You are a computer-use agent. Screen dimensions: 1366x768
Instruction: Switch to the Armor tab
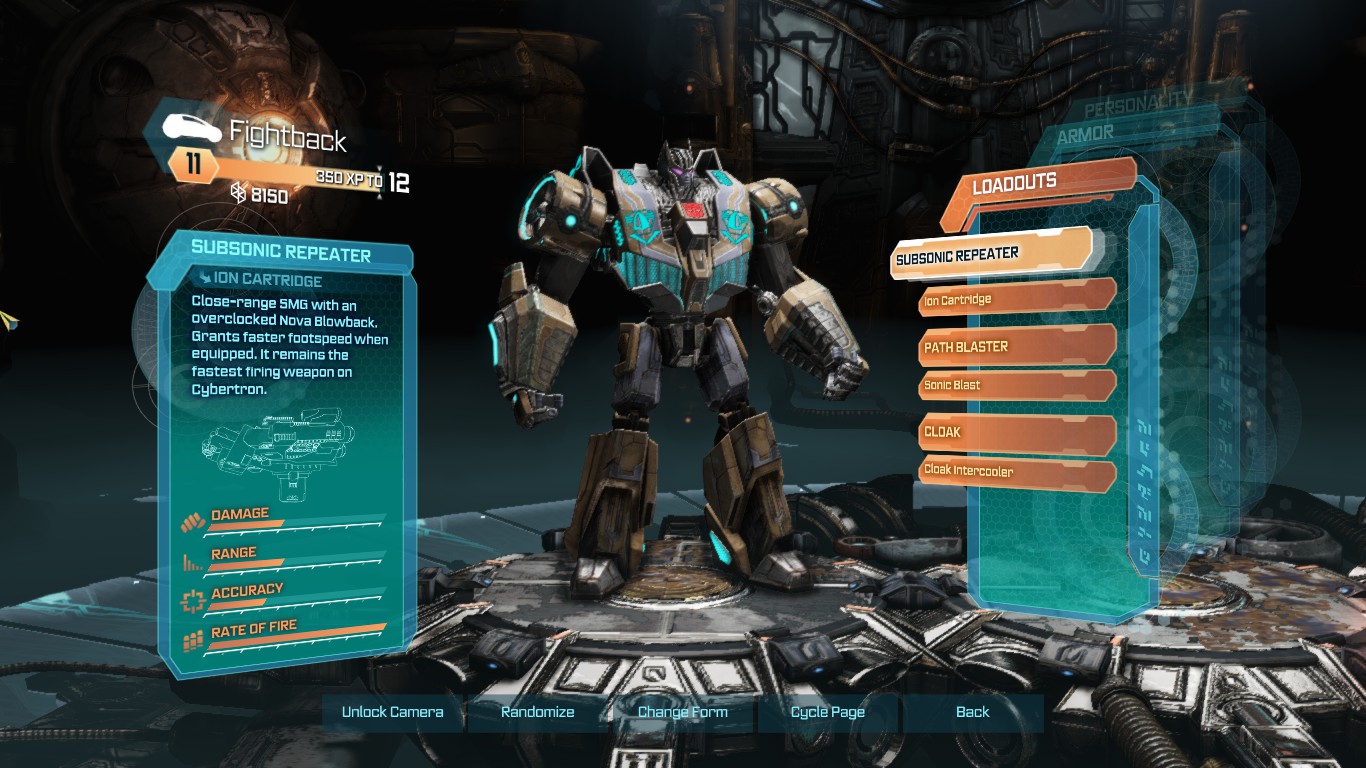point(1085,133)
